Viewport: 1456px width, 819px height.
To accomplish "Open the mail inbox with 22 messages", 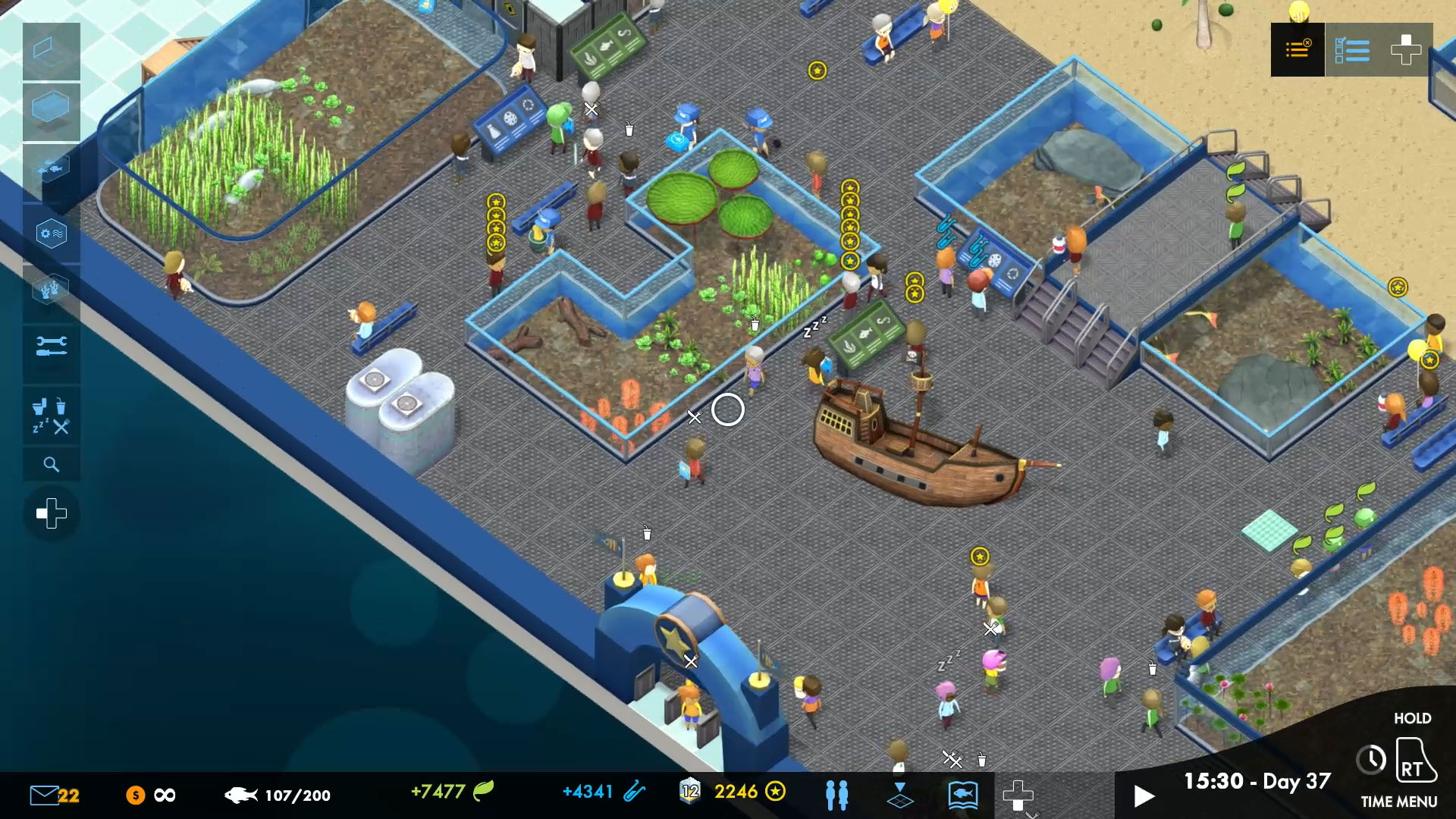I will [x=54, y=795].
